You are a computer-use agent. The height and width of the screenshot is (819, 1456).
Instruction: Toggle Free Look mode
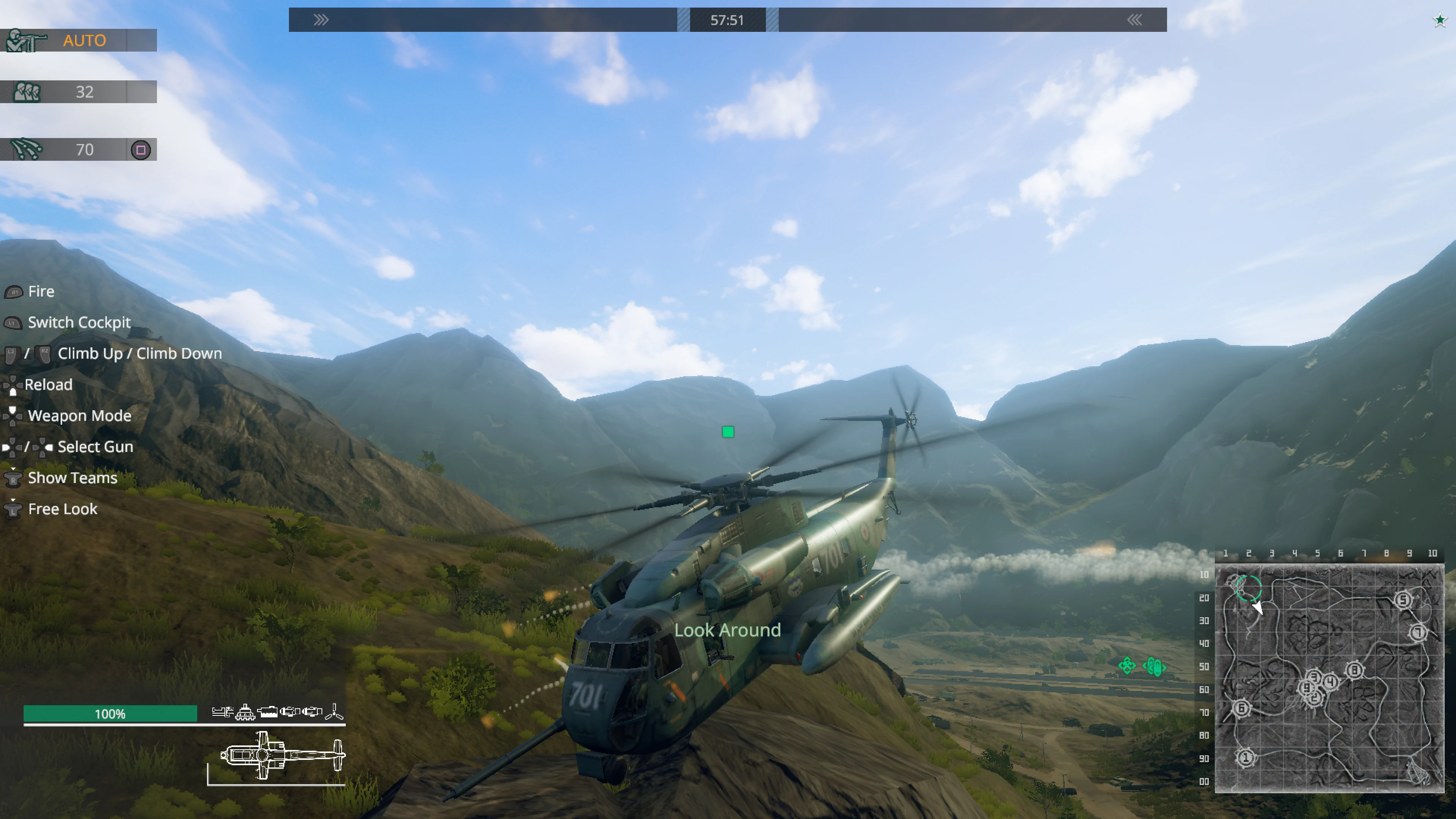click(62, 509)
